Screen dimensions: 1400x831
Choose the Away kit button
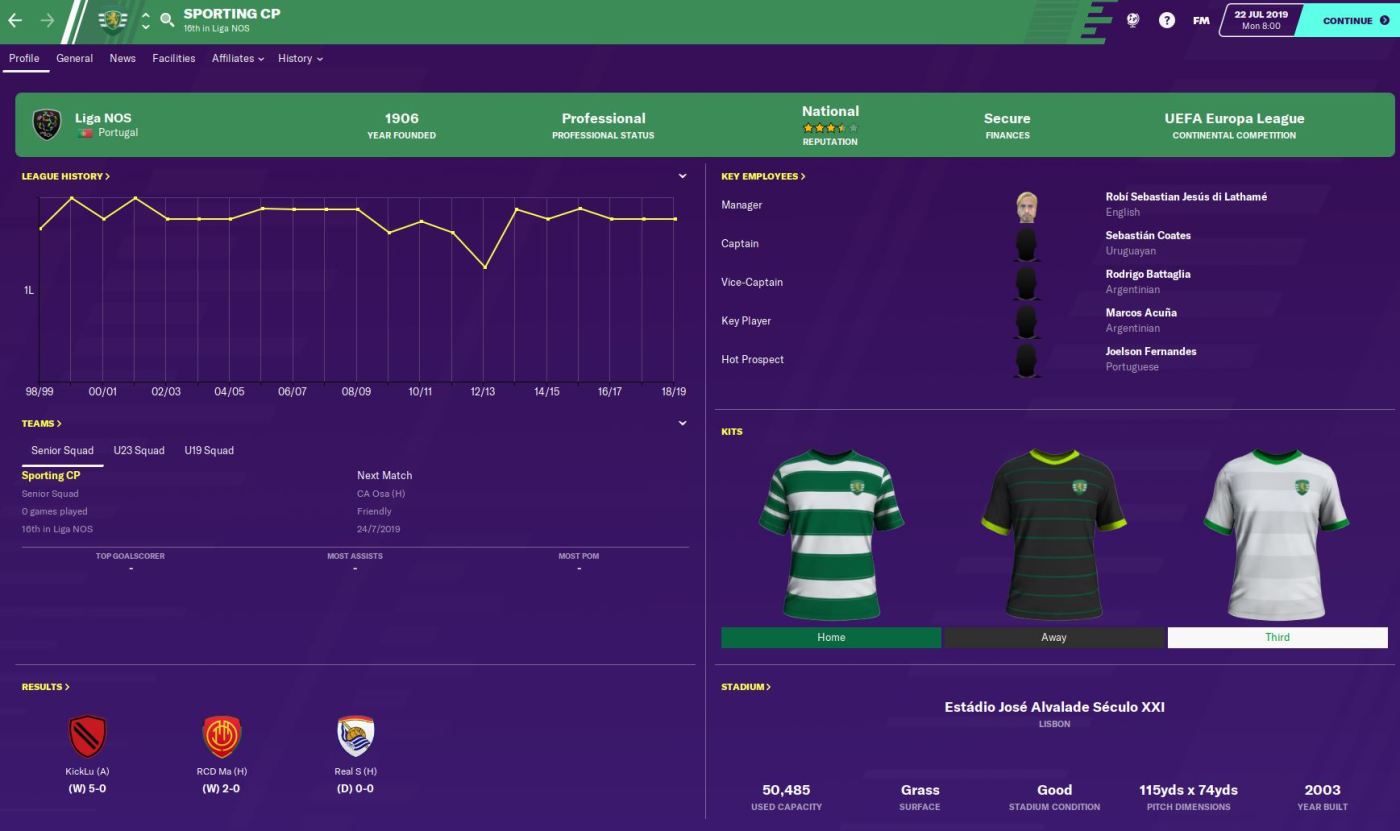1054,637
